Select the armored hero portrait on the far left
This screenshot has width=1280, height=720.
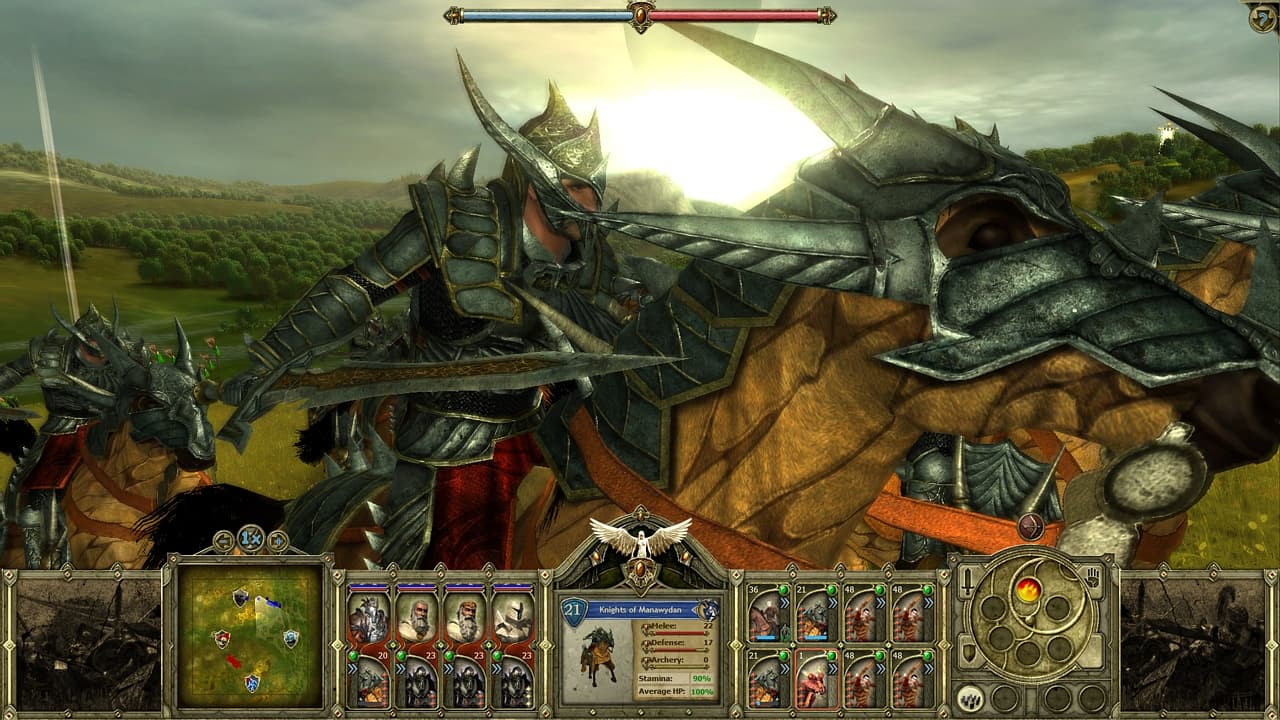coord(367,618)
